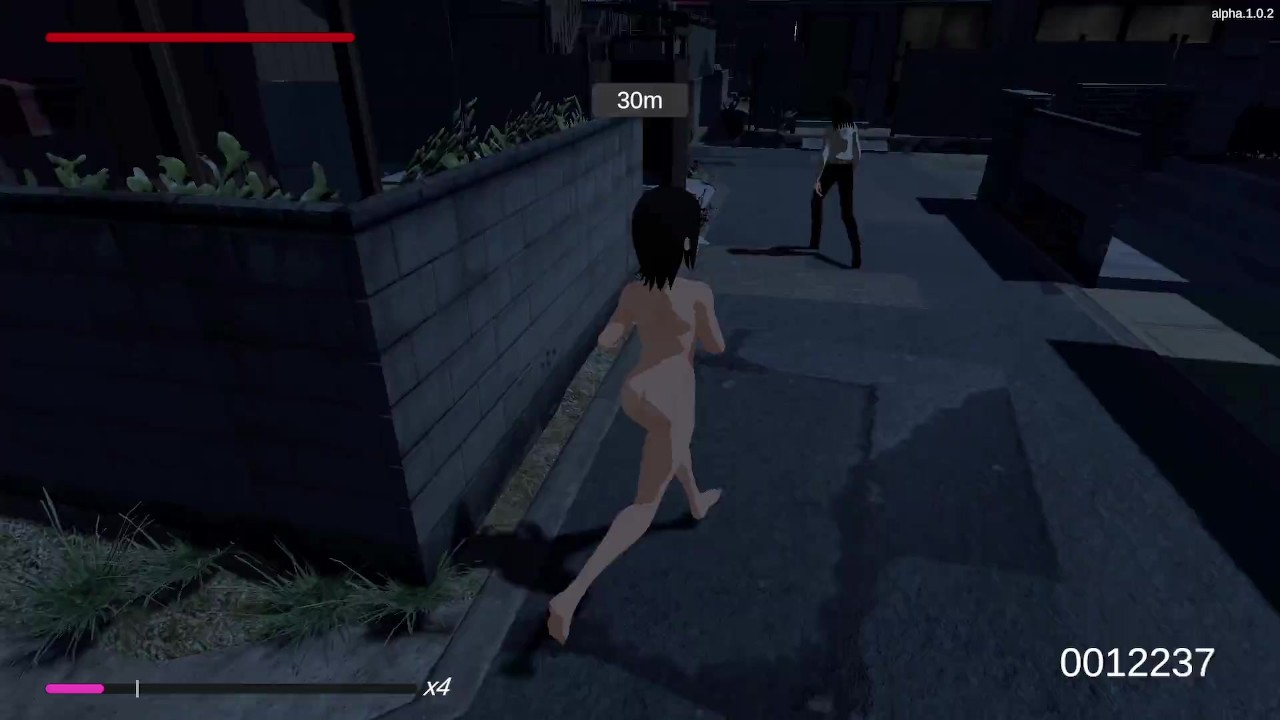
Task: Click the red health bar
Action: [199, 37]
